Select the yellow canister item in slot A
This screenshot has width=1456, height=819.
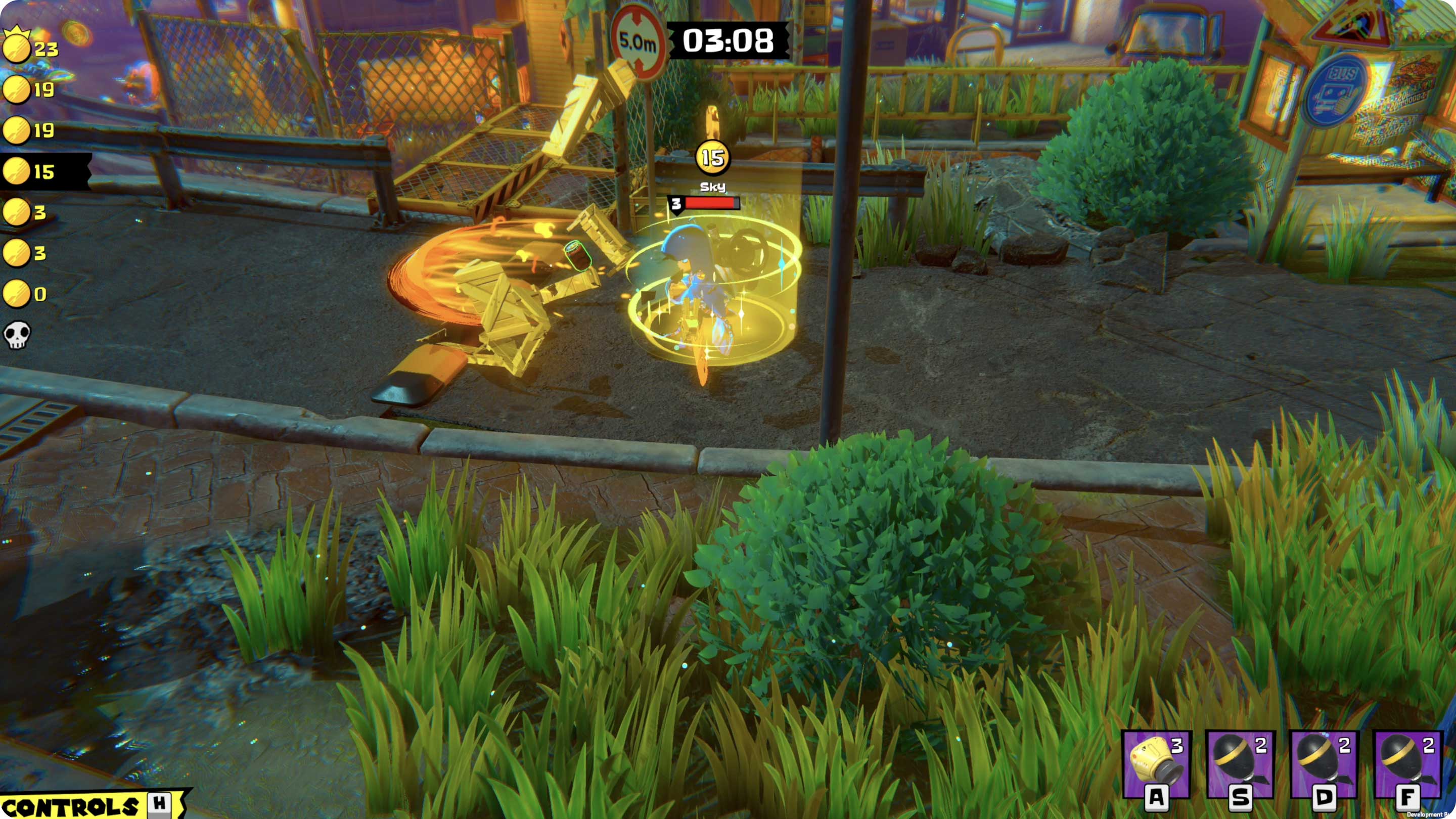point(1155,764)
